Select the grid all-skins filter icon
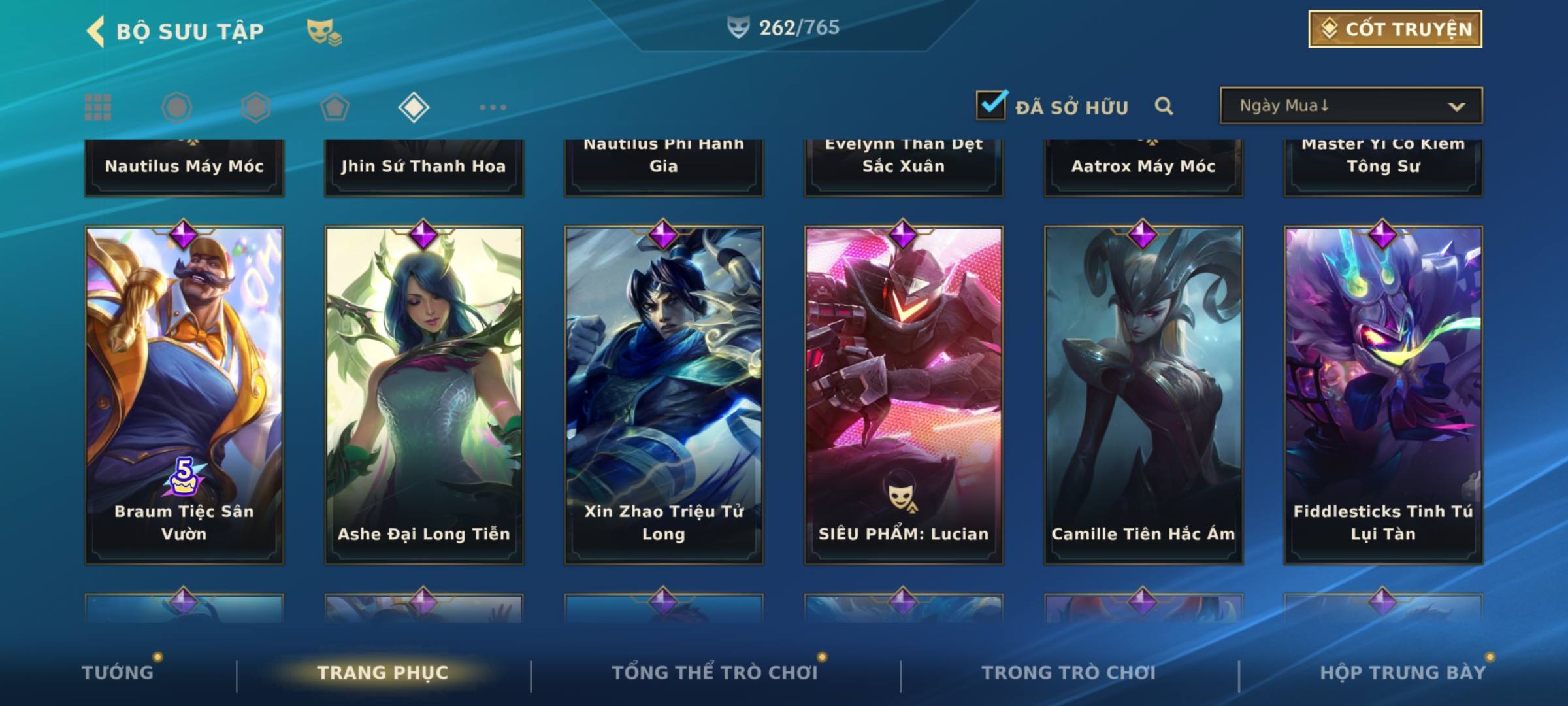This screenshot has width=1568, height=706. tap(98, 107)
